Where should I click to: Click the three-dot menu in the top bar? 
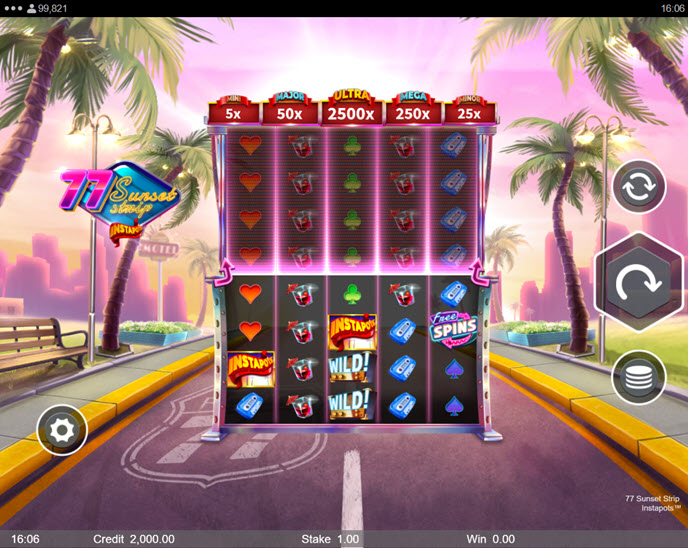coord(13,8)
